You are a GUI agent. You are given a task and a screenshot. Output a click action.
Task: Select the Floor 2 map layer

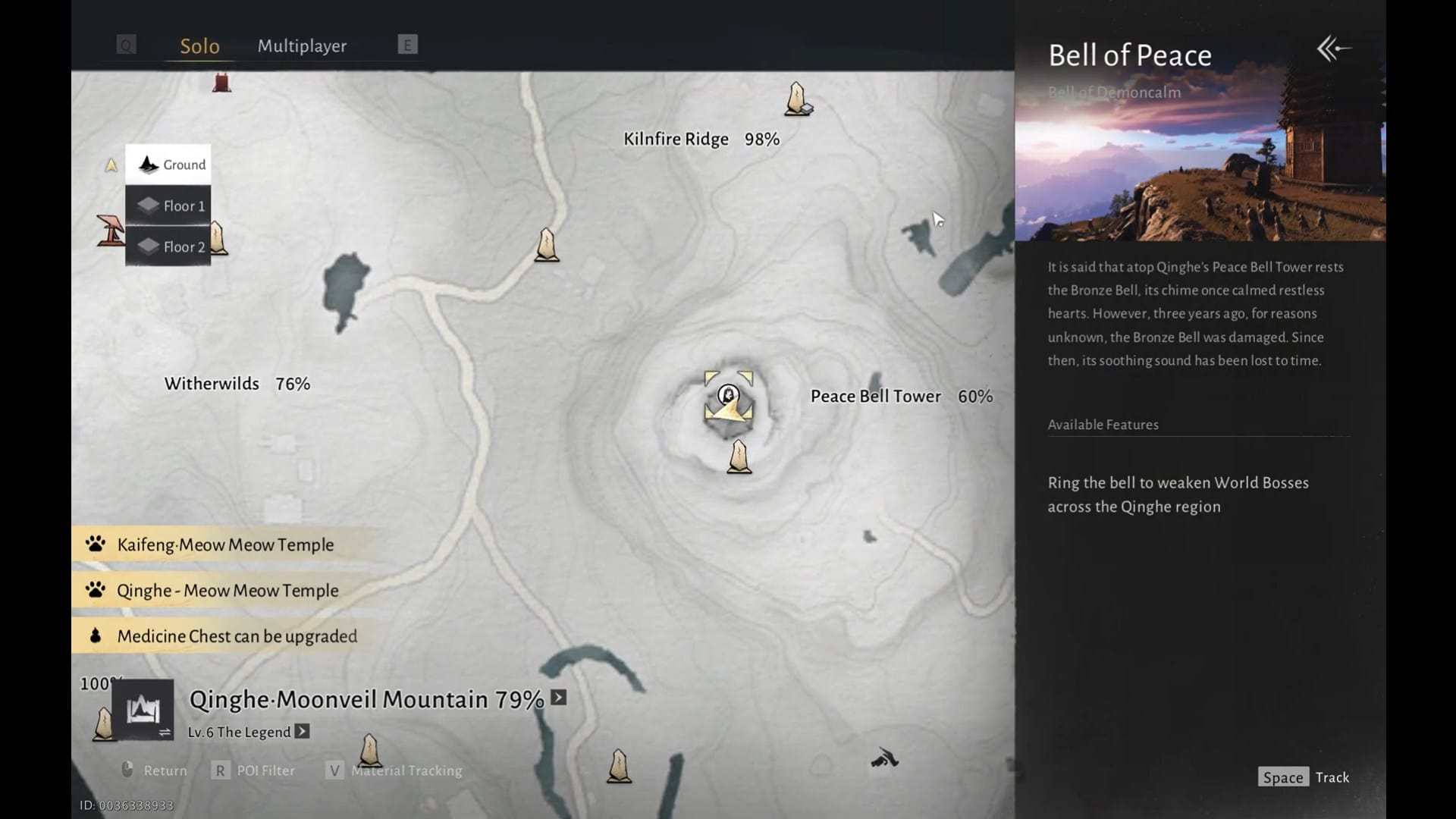pos(168,246)
